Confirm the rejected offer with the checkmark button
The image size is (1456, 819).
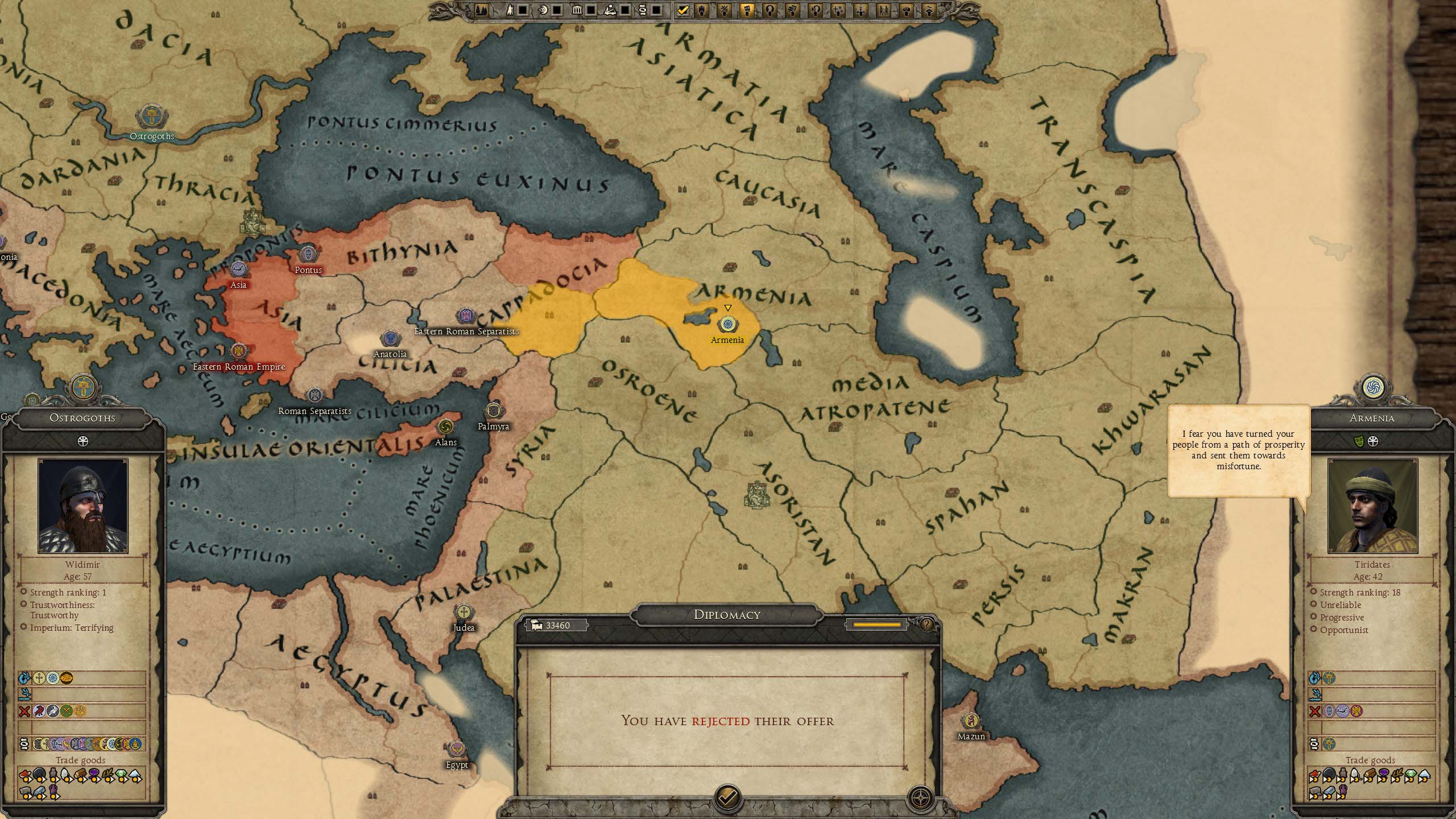point(727,797)
